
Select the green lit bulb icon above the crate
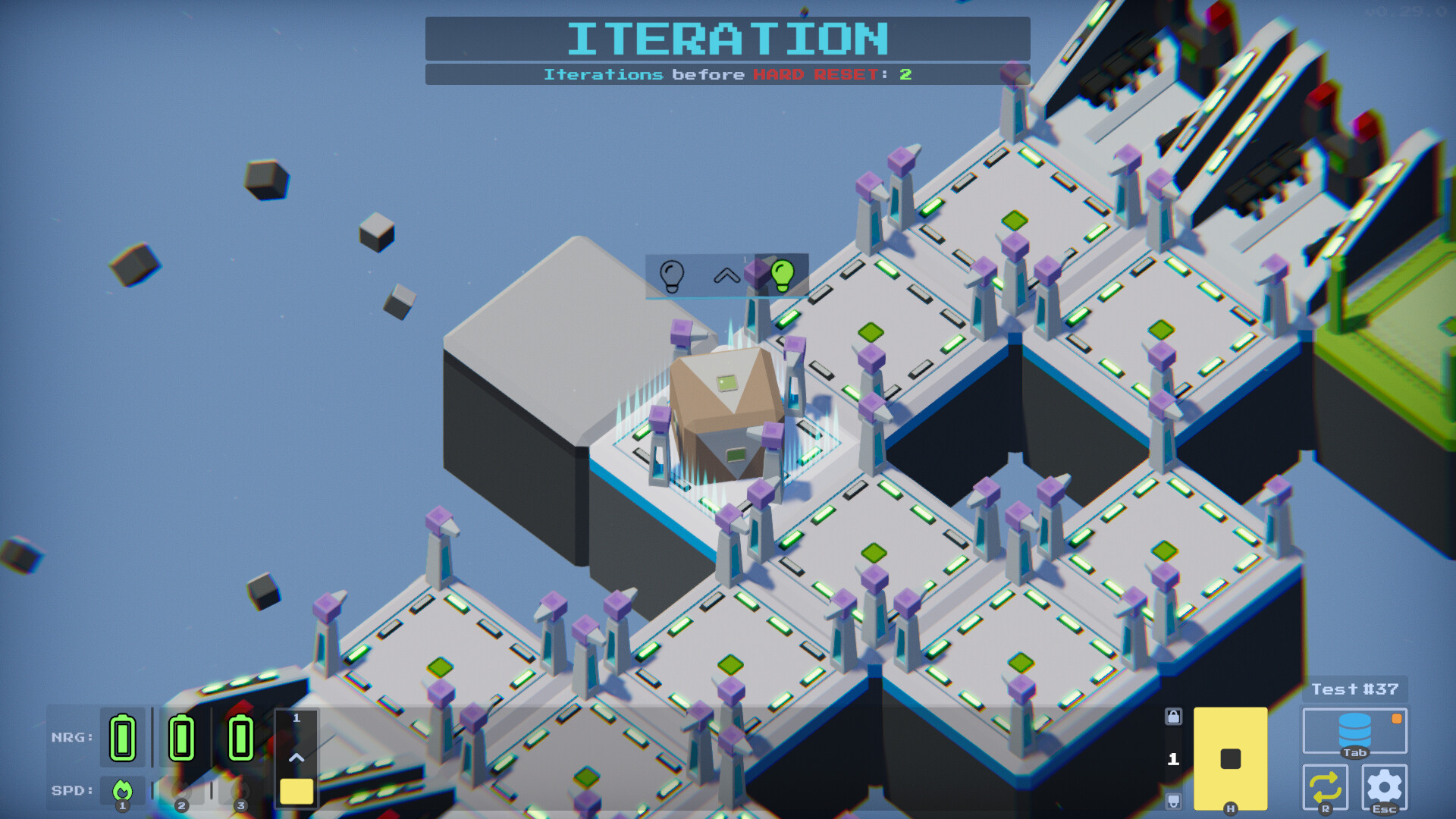coord(782,276)
